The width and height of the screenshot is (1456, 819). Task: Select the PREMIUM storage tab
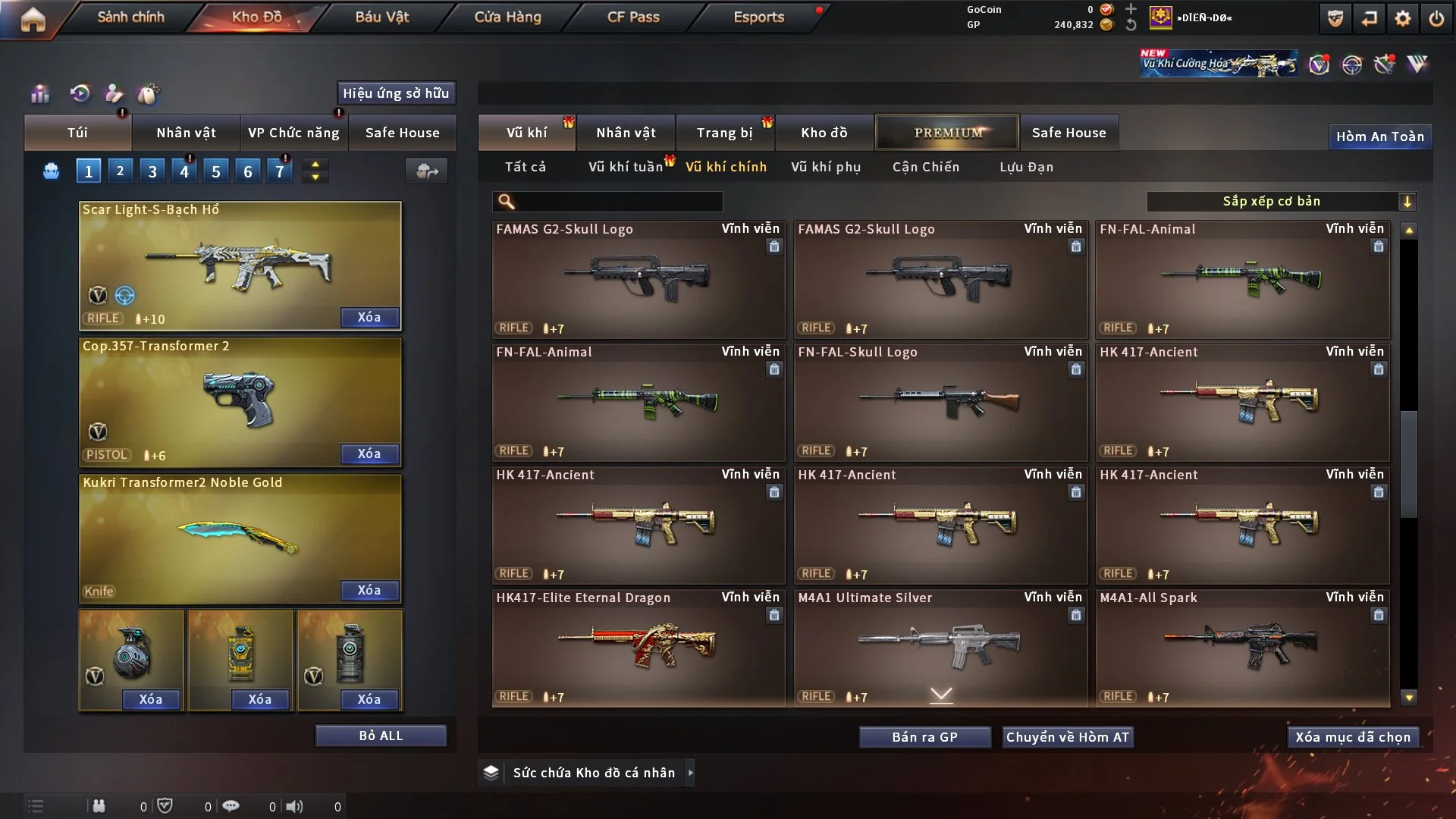[948, 133]
